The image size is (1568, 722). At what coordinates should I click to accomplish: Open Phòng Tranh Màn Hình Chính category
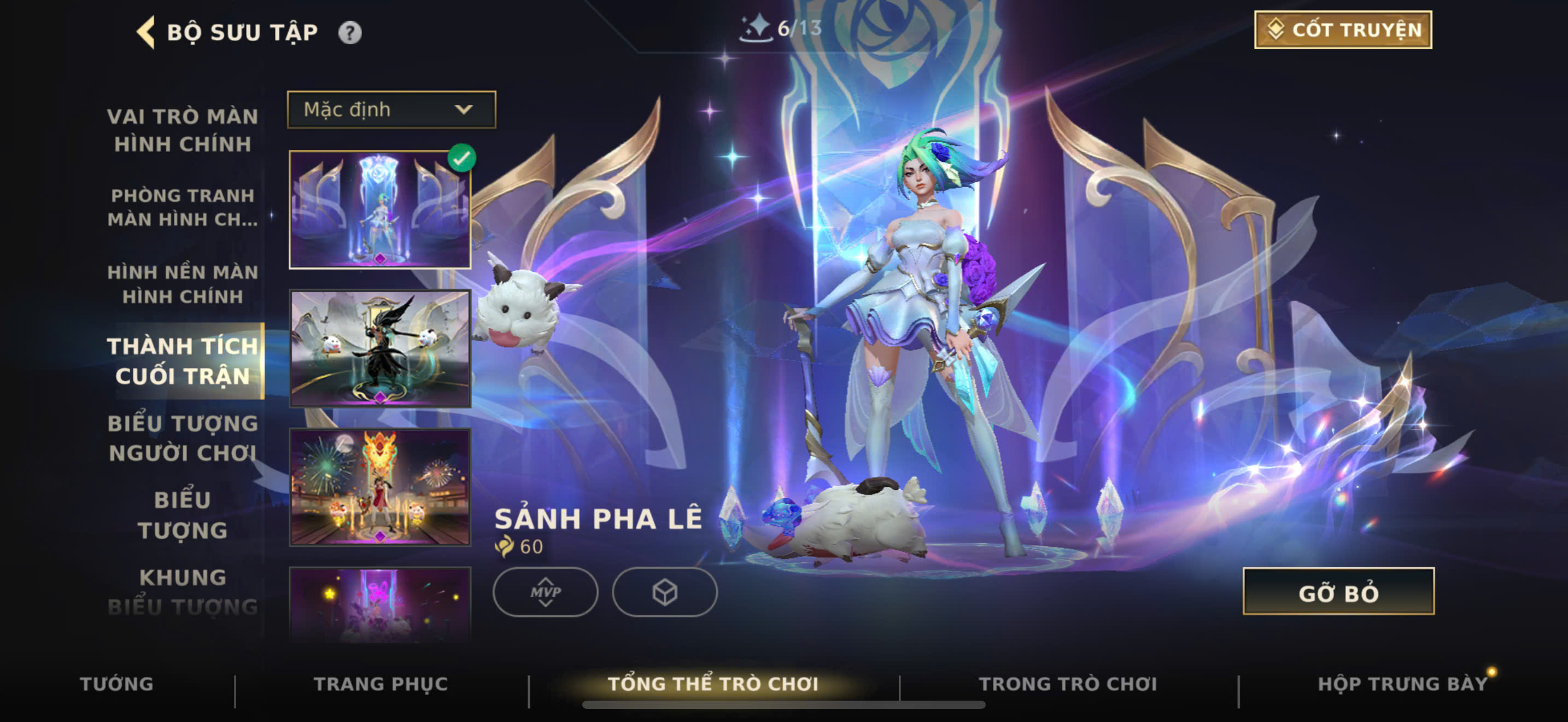click(x=183, y=207)
